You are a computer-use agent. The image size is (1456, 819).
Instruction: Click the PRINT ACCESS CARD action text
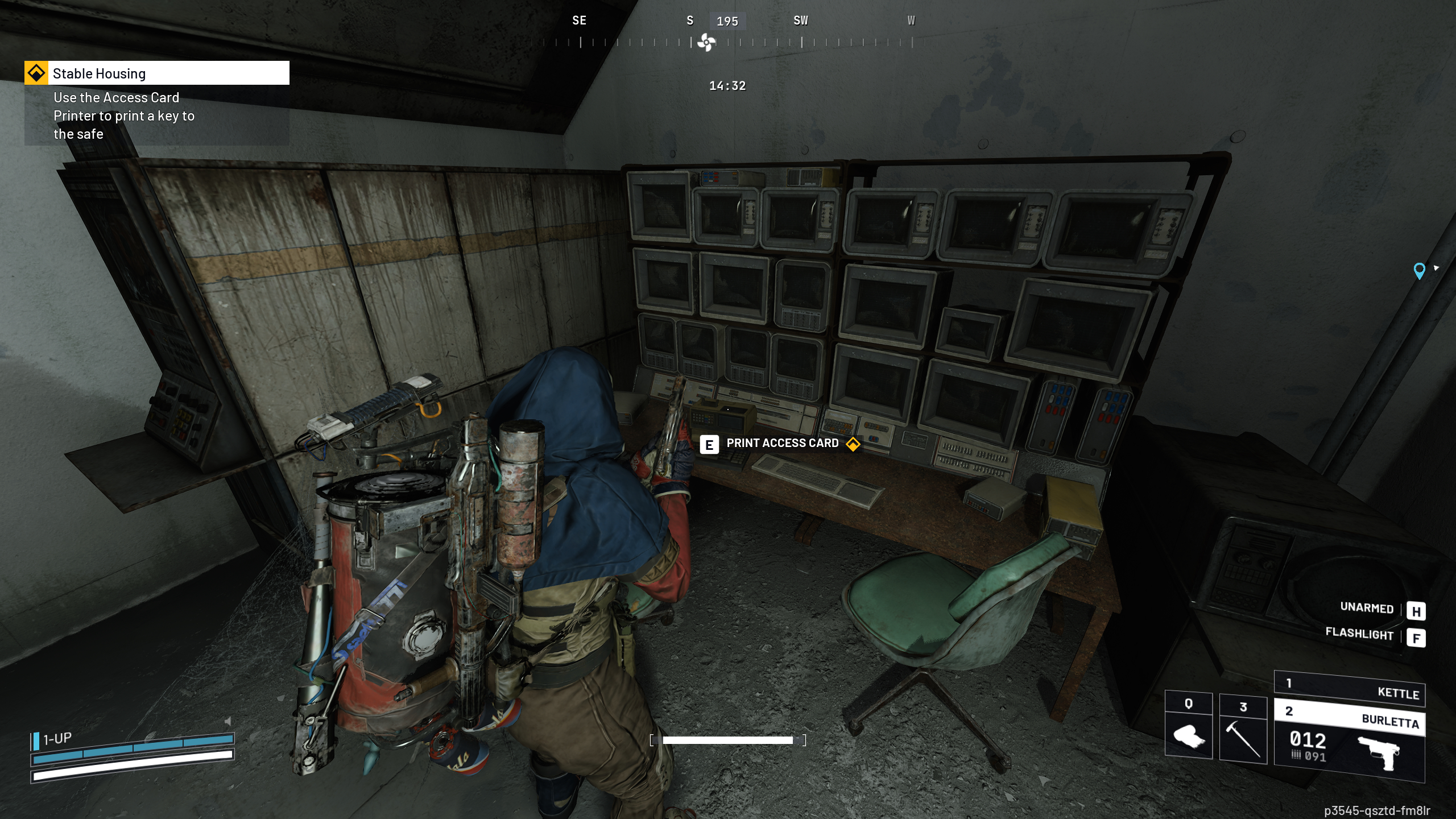[x=781, y=444]
